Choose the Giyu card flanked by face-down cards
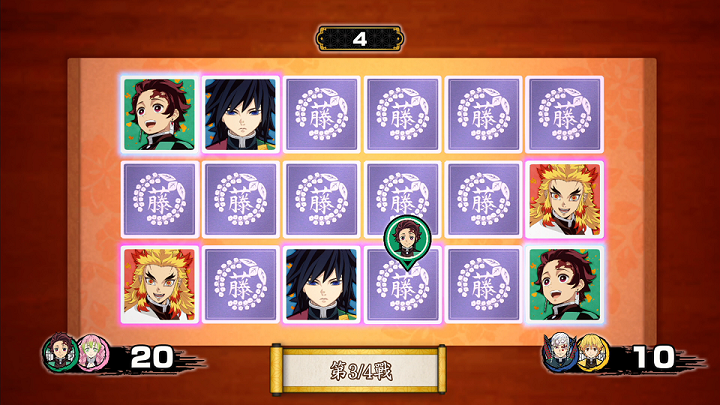The width and height of the screenshot is (720, 405). [x=323, y=285]
